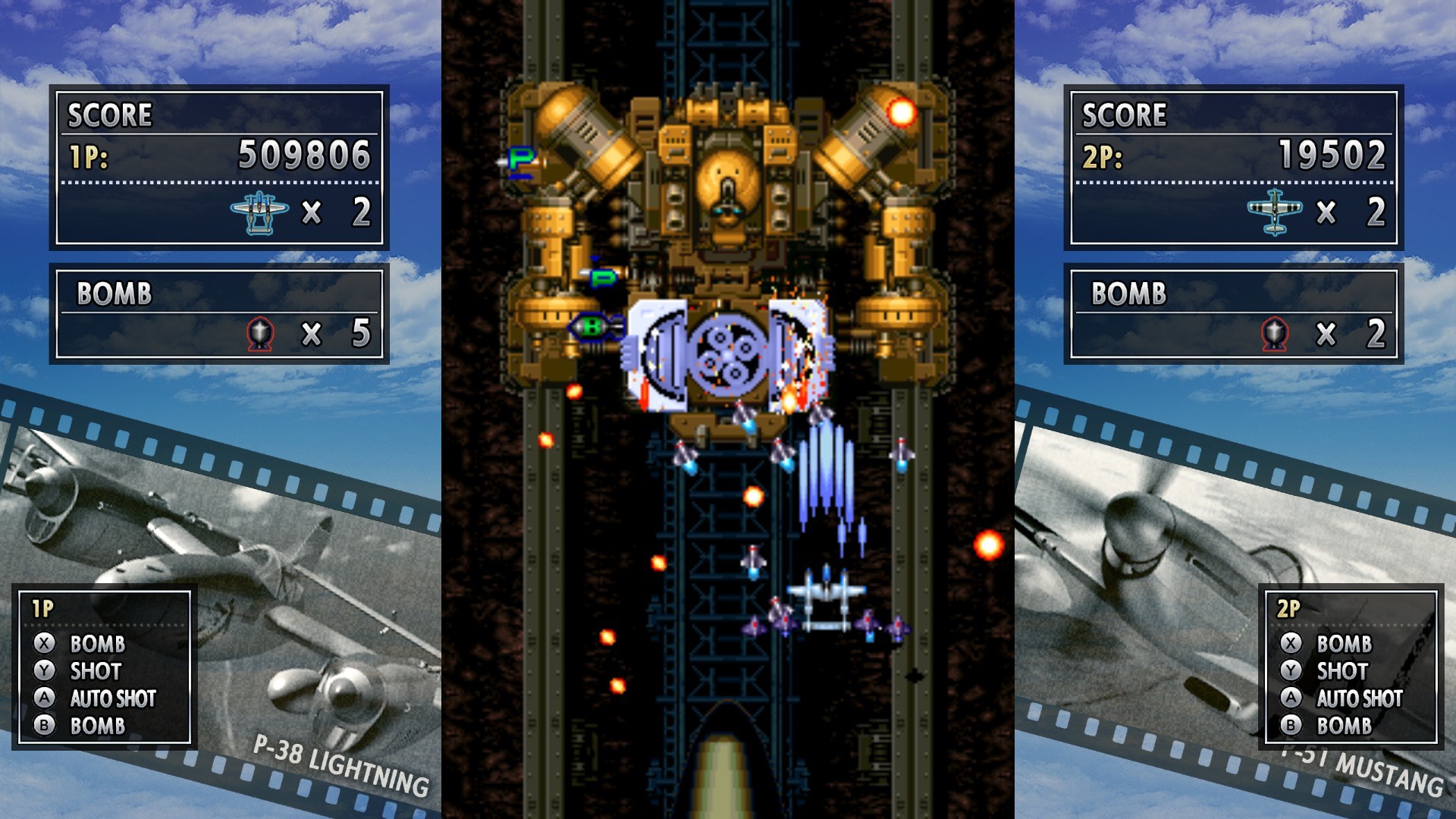Click the blue P power-up on the left edge

tap(519, 159)
